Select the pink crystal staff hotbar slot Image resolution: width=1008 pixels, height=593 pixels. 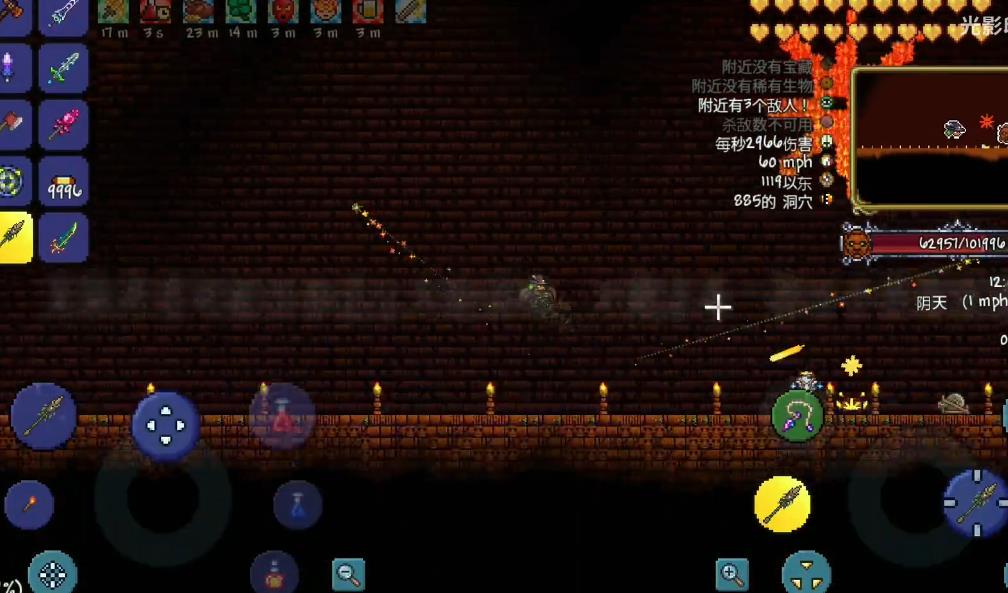pyautogui.click(x=63, y=126)
